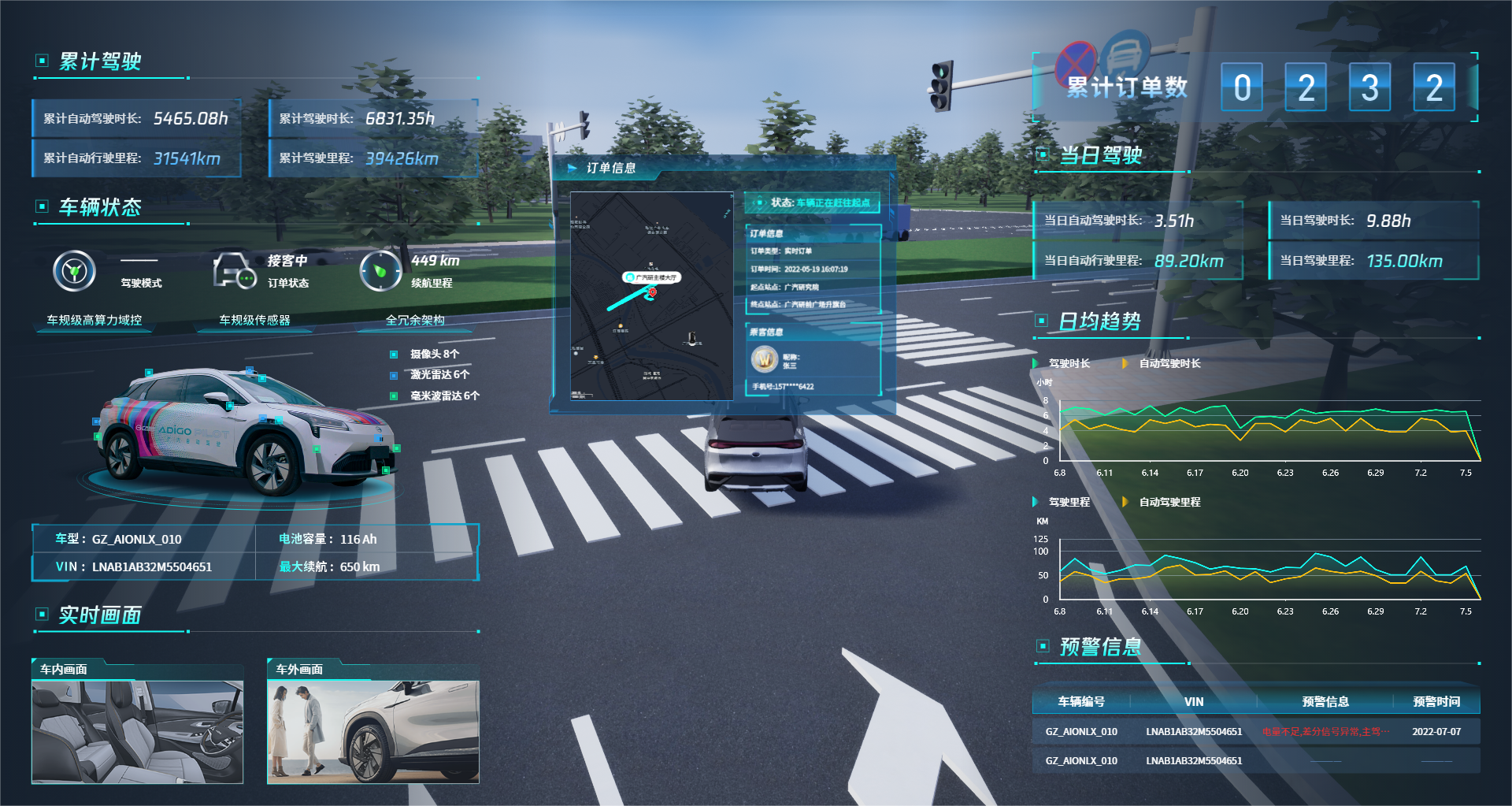Click the steering wheel 驾驶模式 icon
Image resolution: width=1512 pixels, height=806 pixels.
tap(74, 271)
